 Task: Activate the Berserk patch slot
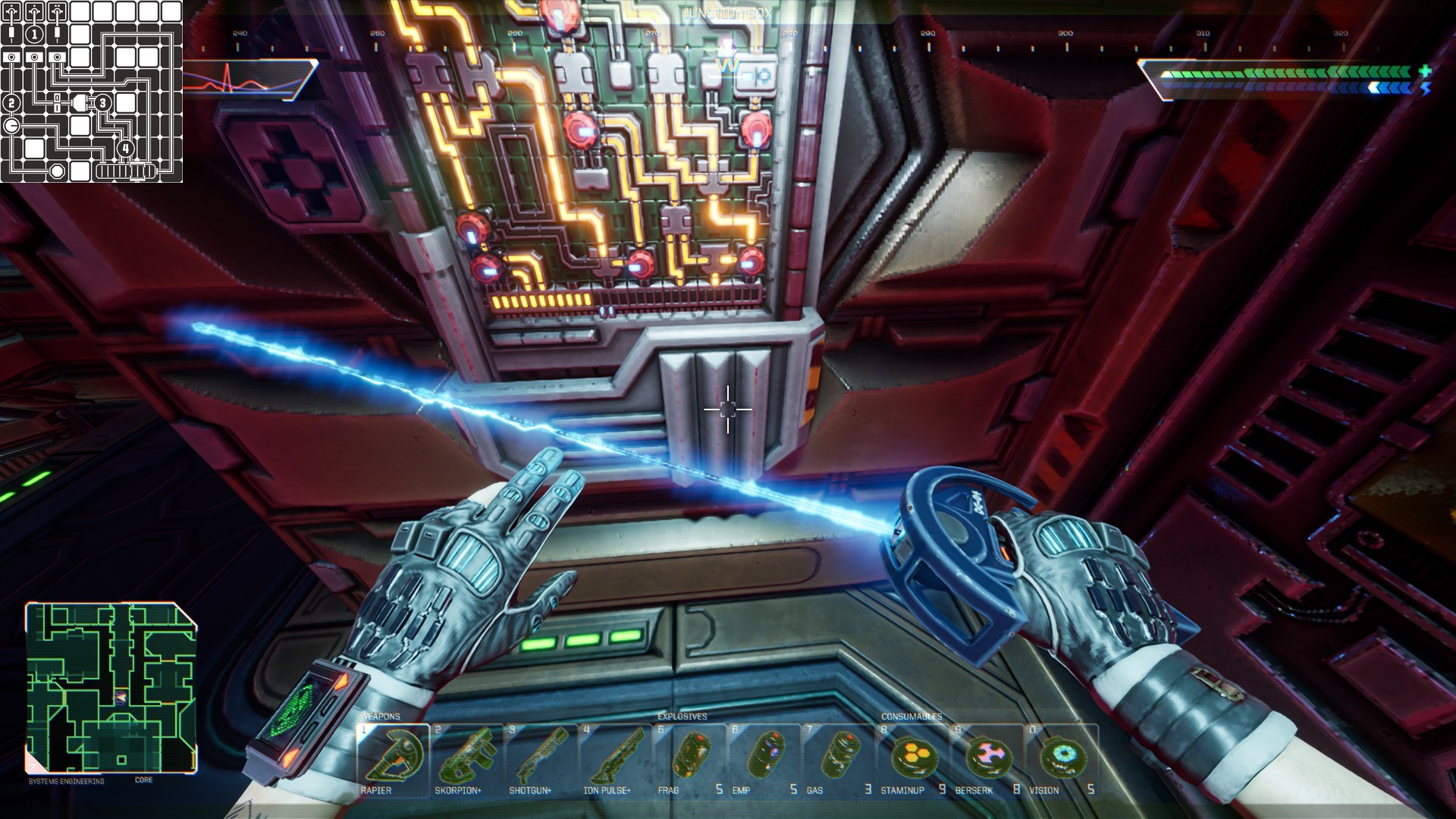[x=987, y=758]
